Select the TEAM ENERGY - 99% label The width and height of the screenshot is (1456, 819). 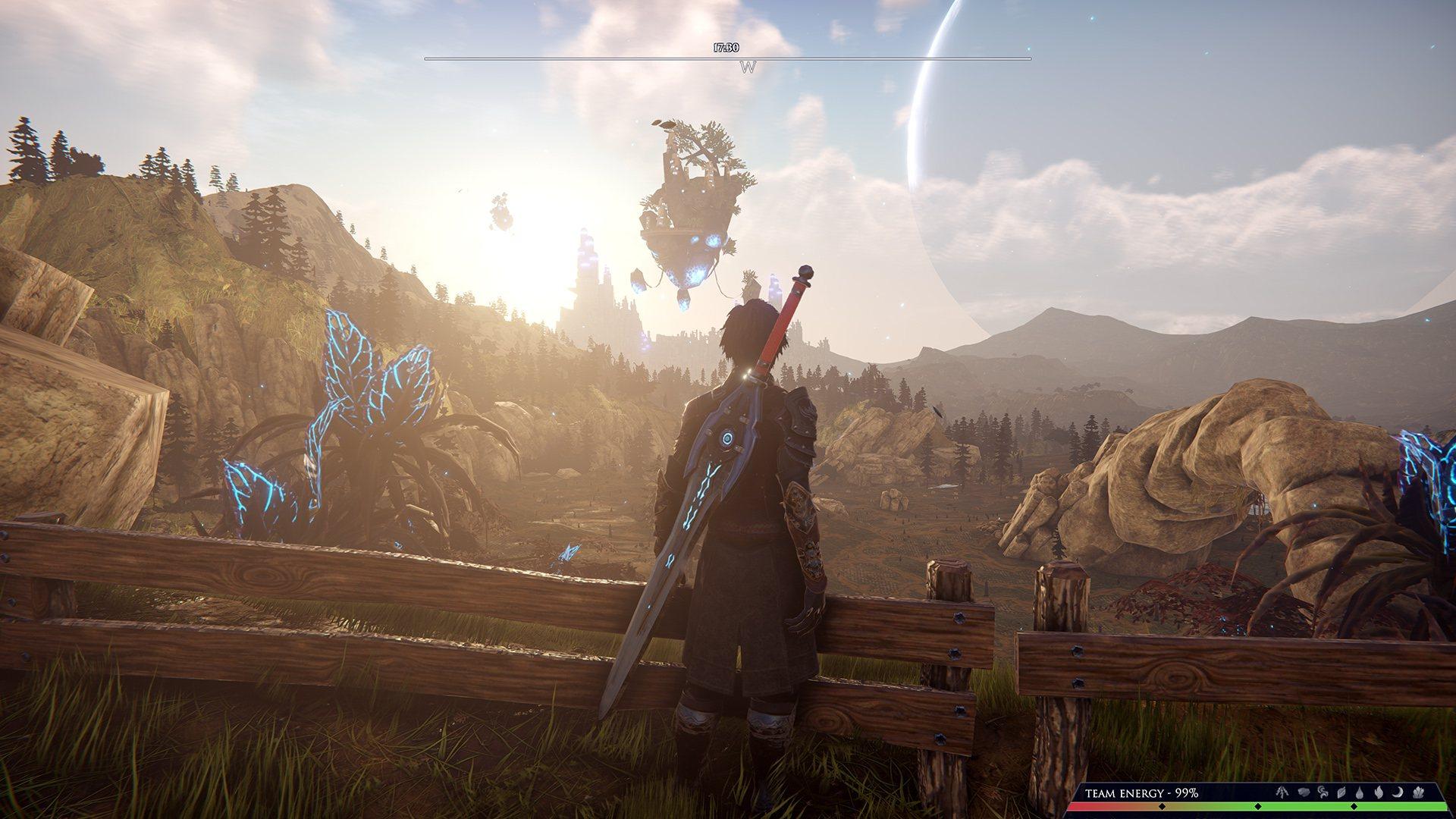coord(1141,792)
